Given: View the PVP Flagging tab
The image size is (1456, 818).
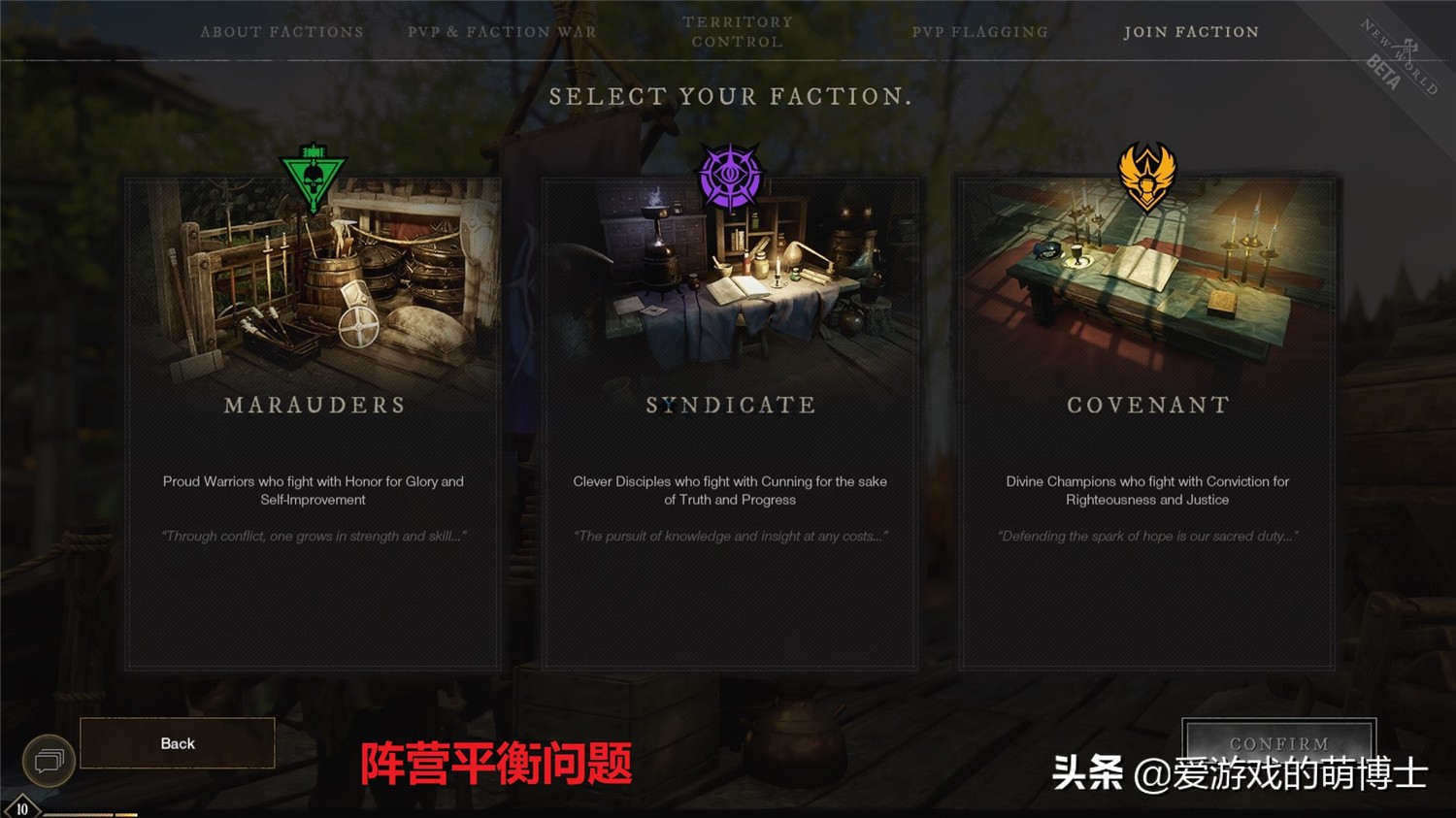Looking at the screenshot, I should (979, 32).
